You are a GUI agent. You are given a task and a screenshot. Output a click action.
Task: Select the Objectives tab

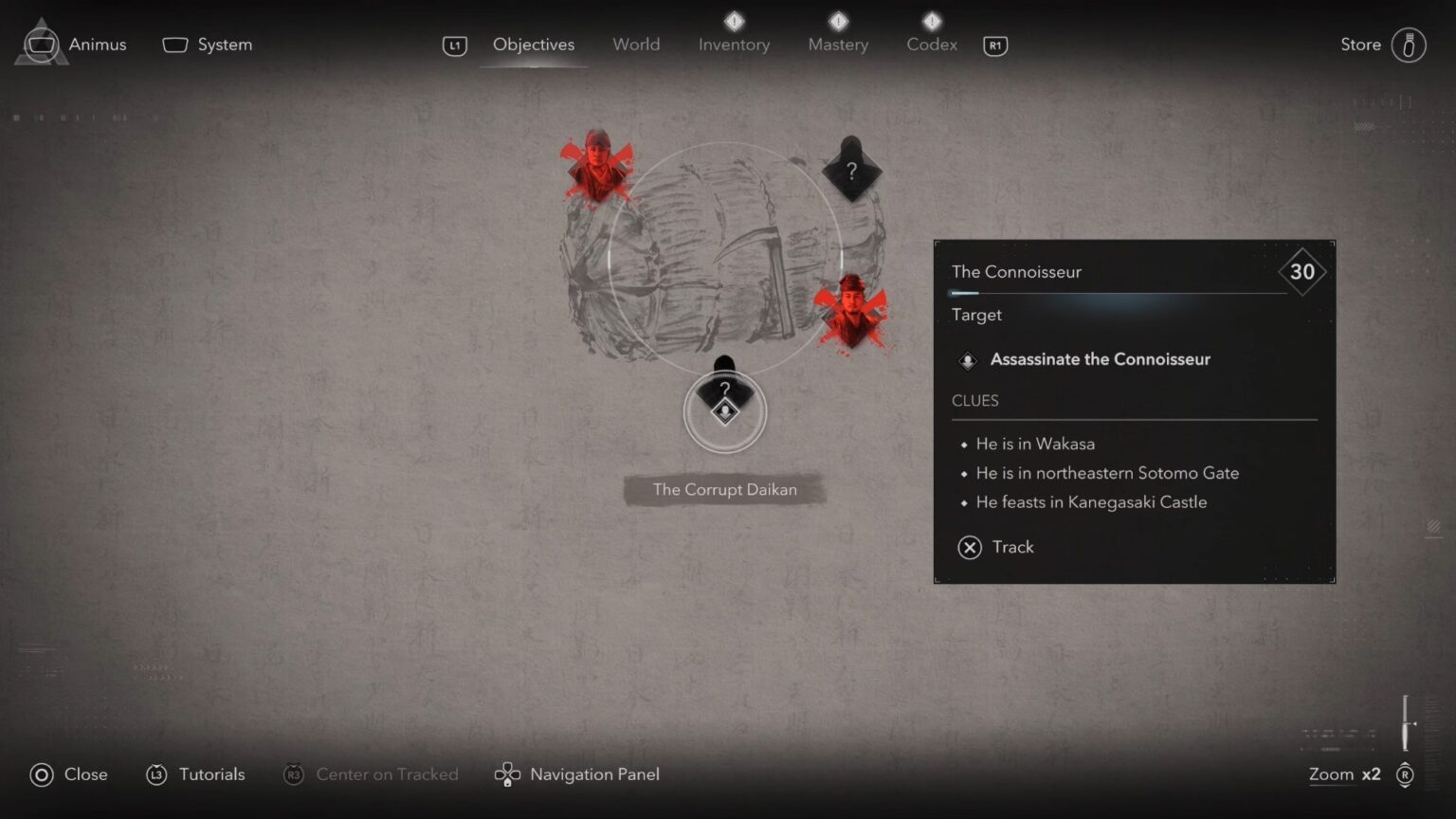[x=533, y=44]
